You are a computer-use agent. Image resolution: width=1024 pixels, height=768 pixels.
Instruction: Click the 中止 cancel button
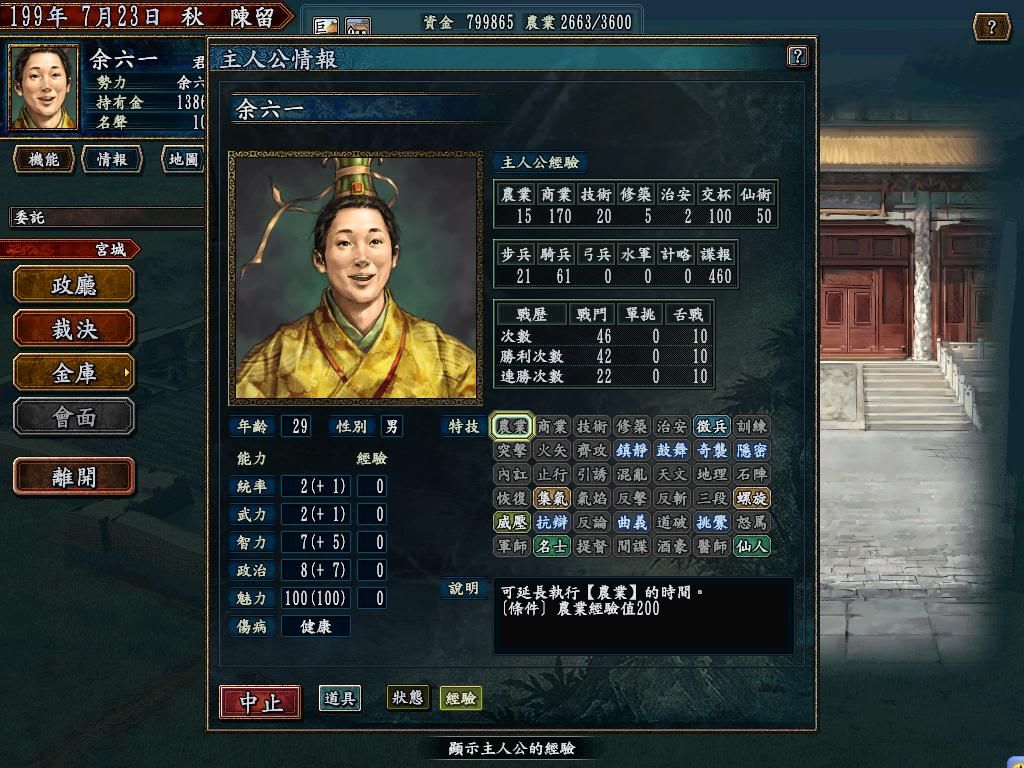click(x=260, y=701)
